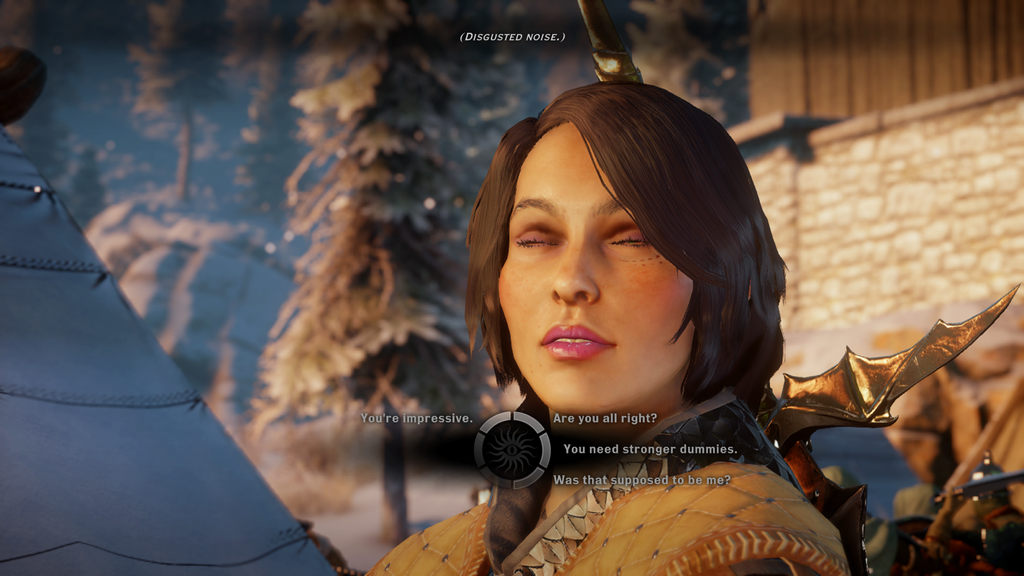Screen dimensions: 1024x576
Task: Select "Are you all right?" dialogue option
Action: 604,418
